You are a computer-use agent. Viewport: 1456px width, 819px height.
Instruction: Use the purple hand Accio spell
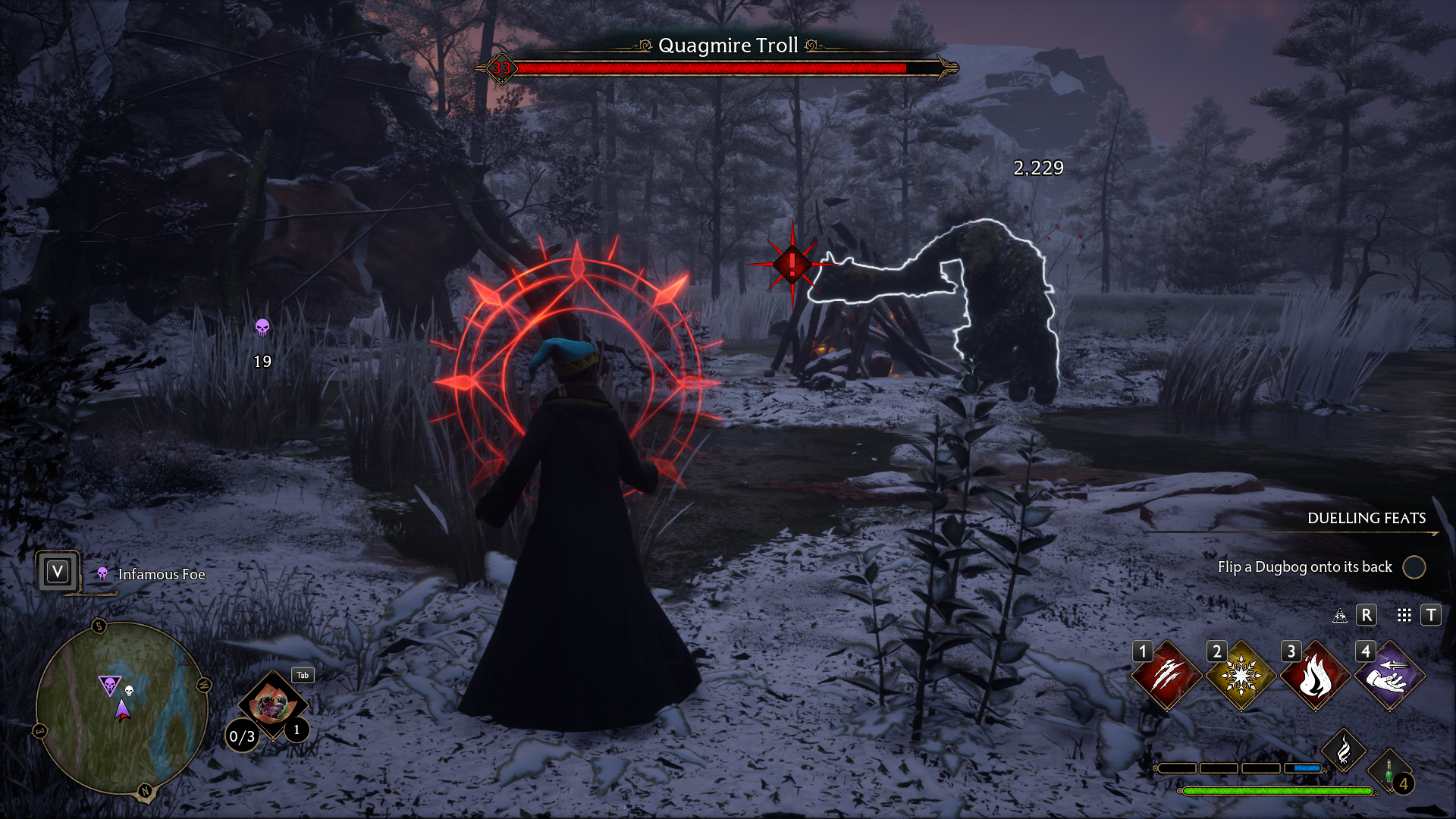(x=1389, y=676)
